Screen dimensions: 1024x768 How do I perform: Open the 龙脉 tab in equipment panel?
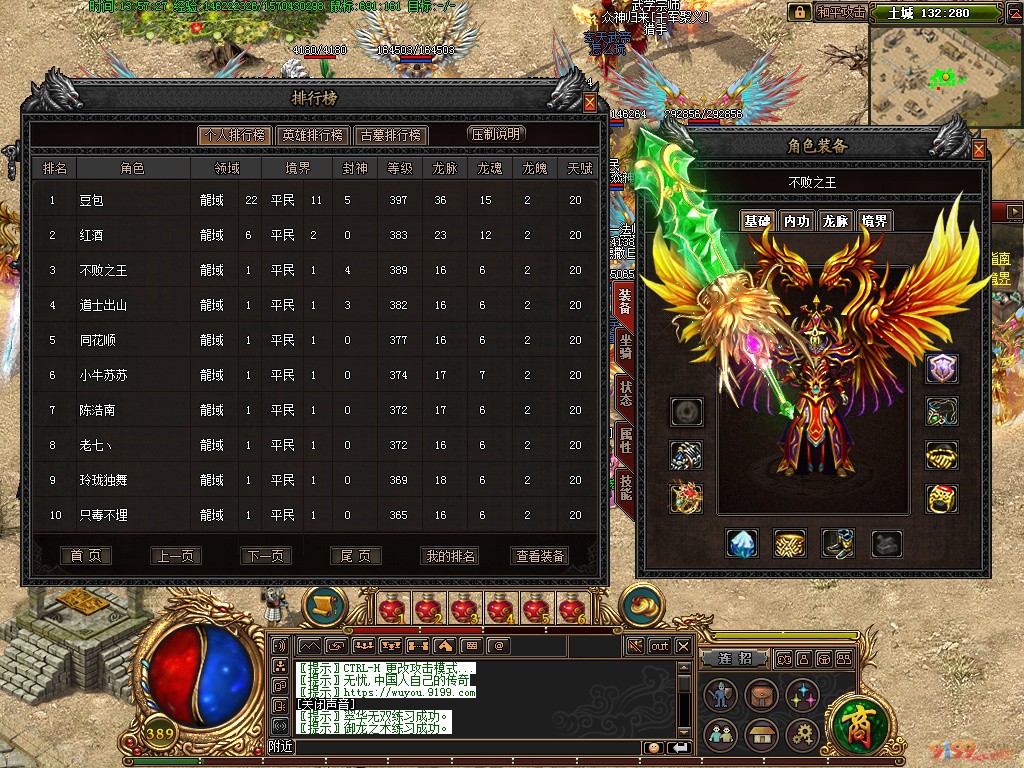tap(835, 221)
